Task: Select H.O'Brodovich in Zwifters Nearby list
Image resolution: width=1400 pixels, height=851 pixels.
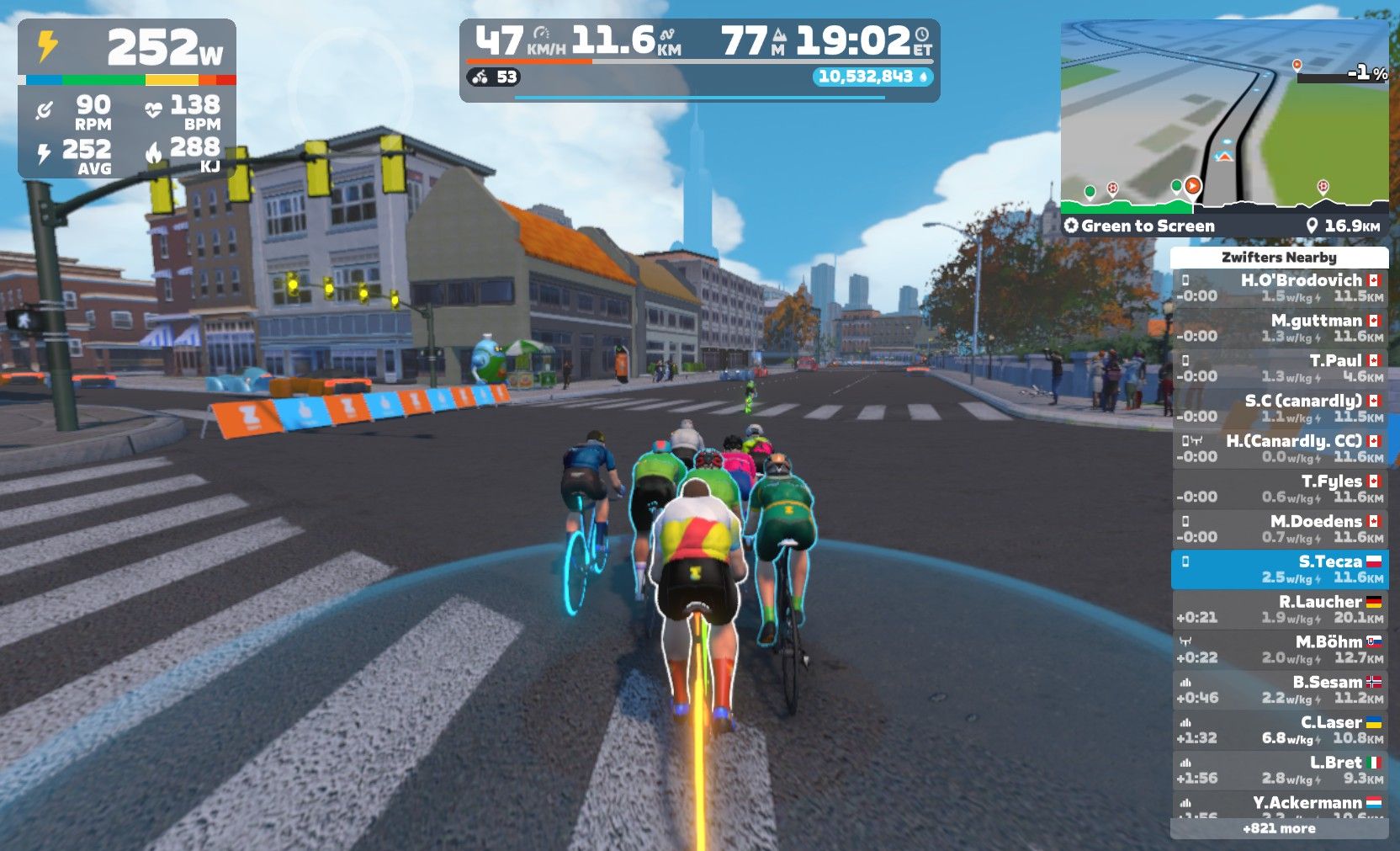Action: pos(1279,288)
